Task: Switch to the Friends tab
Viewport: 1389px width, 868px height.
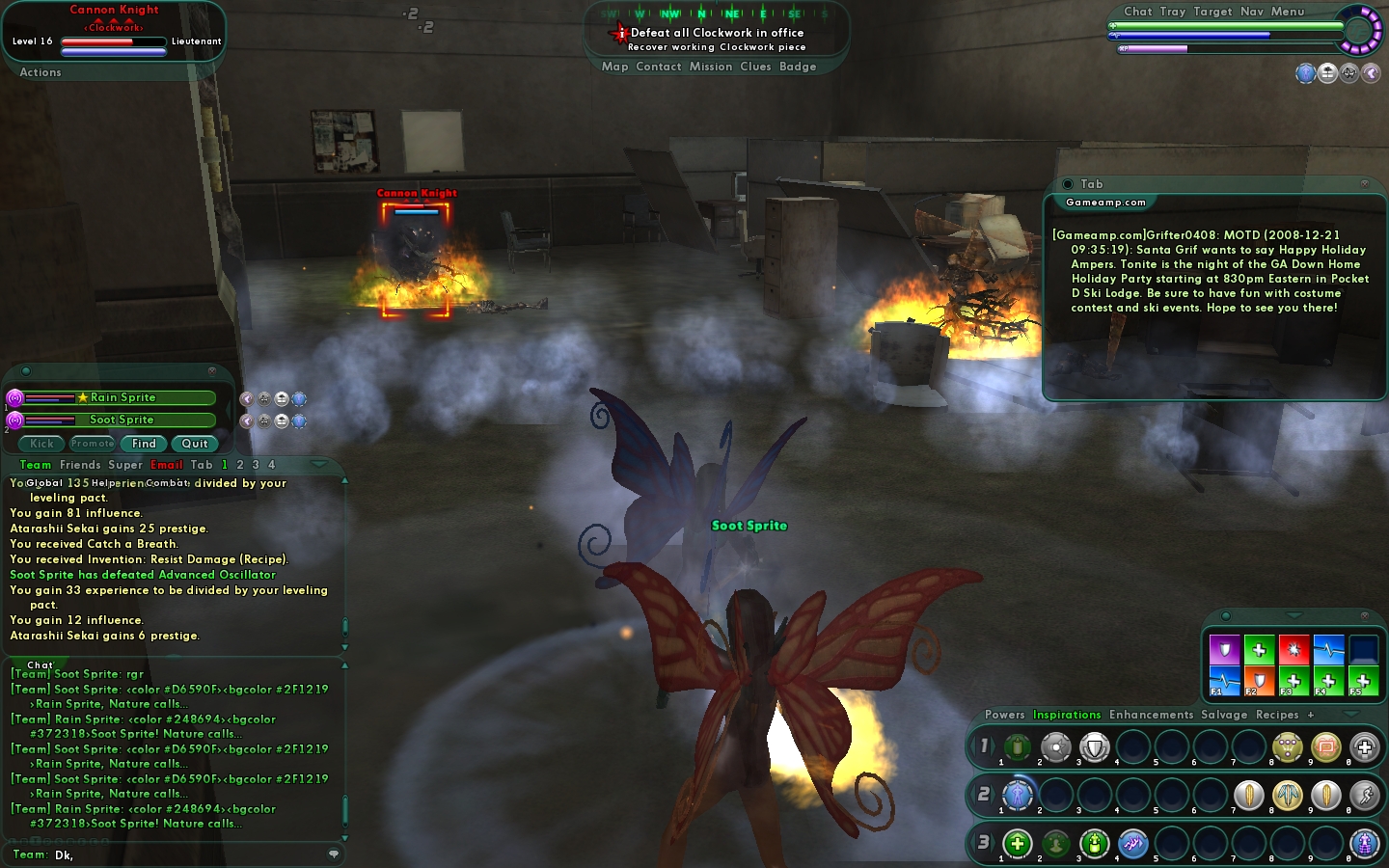Action: [x=80, y=465]
